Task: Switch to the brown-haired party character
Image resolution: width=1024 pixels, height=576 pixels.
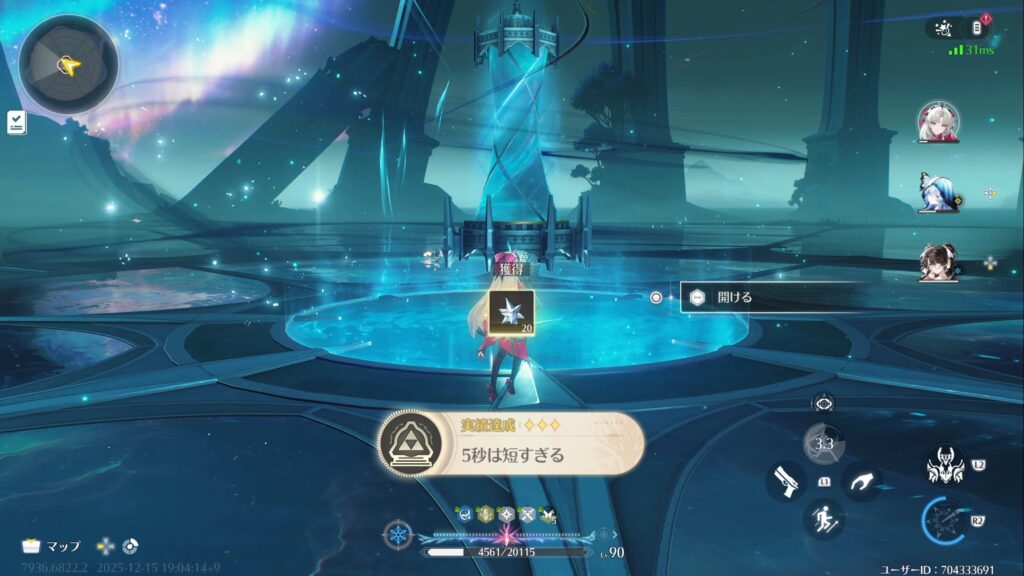Action: click(938, 262)
